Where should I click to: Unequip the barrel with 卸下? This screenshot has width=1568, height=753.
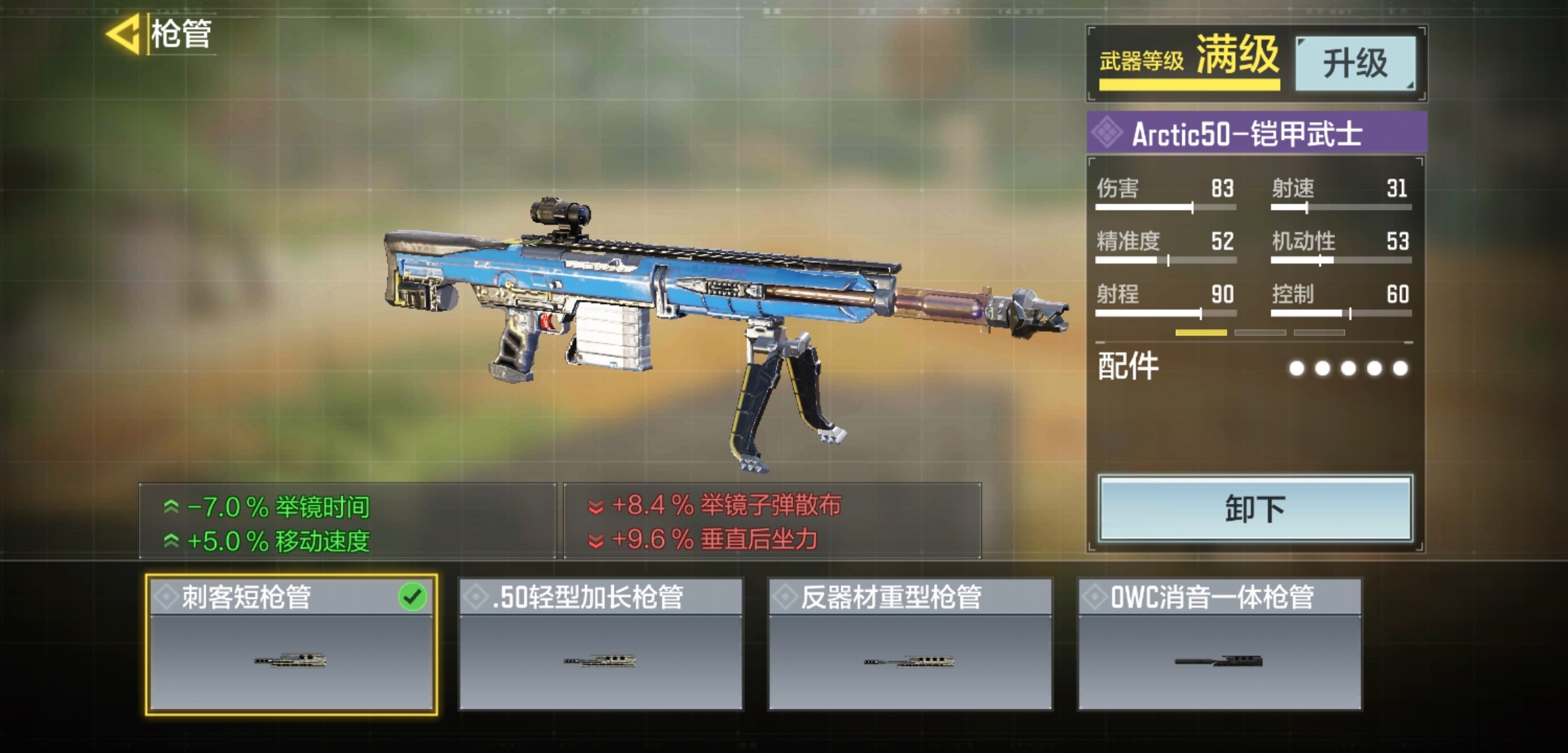1255,509
